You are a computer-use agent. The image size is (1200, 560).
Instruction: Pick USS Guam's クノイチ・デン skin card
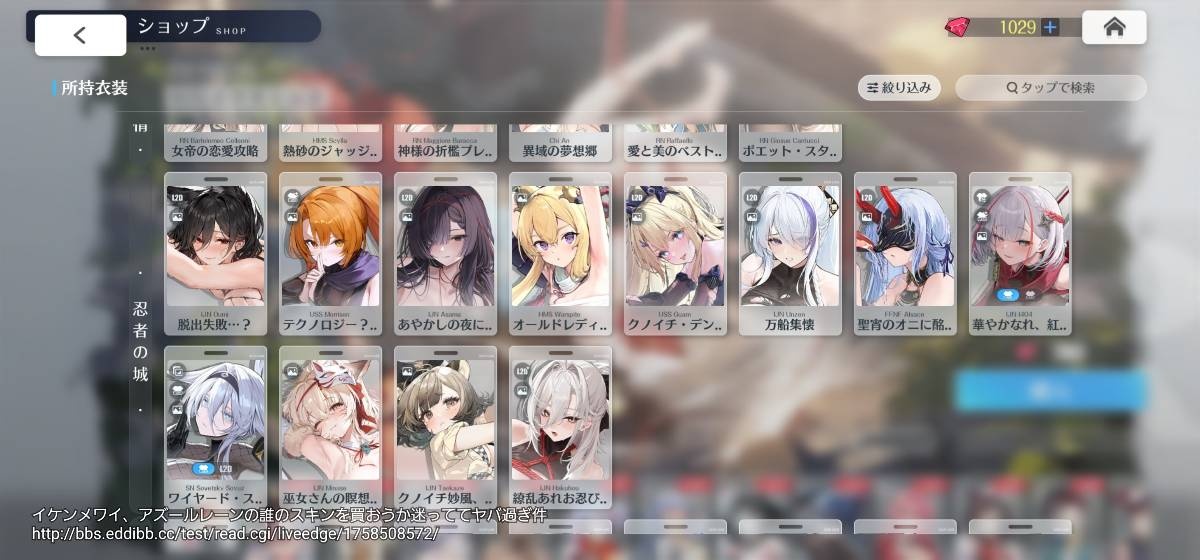pyautogui.click(x=675, y=254)
